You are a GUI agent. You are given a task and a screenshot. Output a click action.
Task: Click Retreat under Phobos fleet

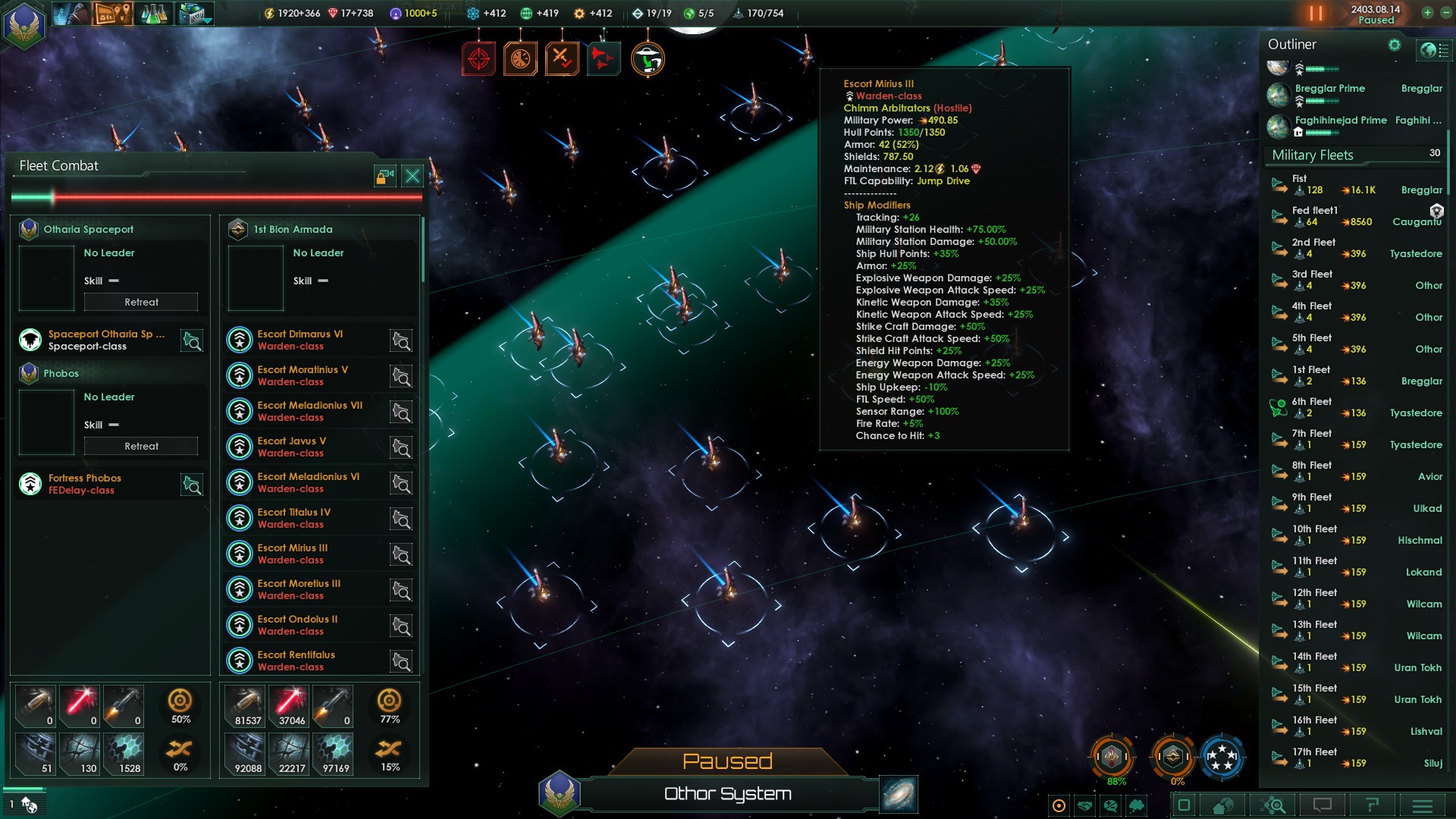click(141, 446)
